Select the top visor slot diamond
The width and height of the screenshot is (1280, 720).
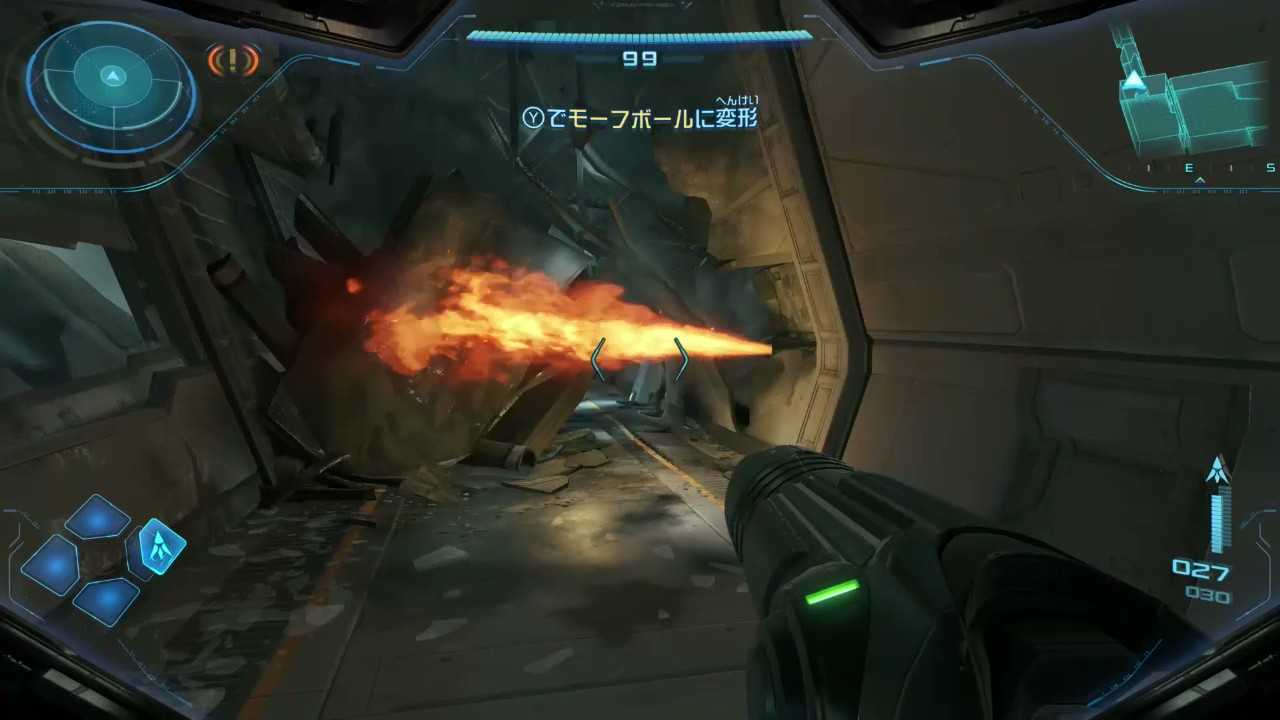97,516
